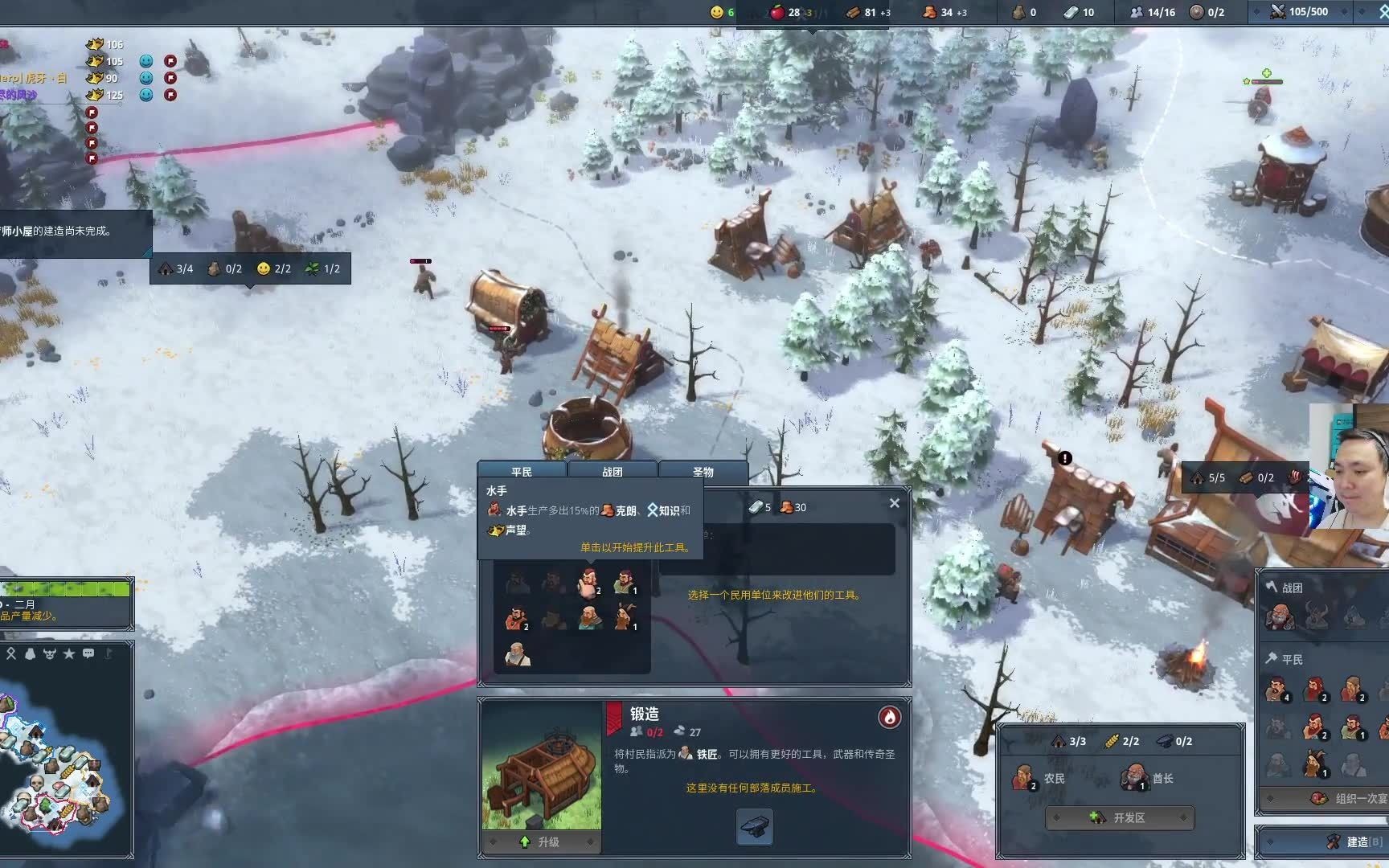Select the warchief portrait under 战团 roster
1389x868 pixels.
pyautogui.click(x=1278, y=616)
